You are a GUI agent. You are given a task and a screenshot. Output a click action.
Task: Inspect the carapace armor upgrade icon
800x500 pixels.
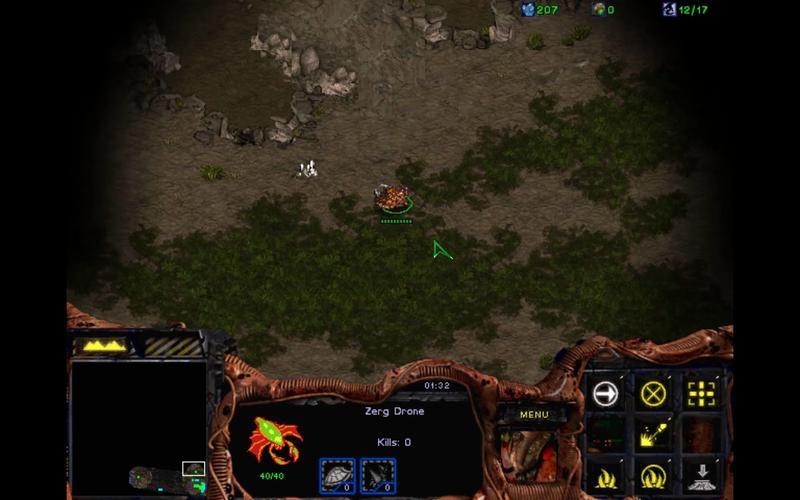(336, 475)
